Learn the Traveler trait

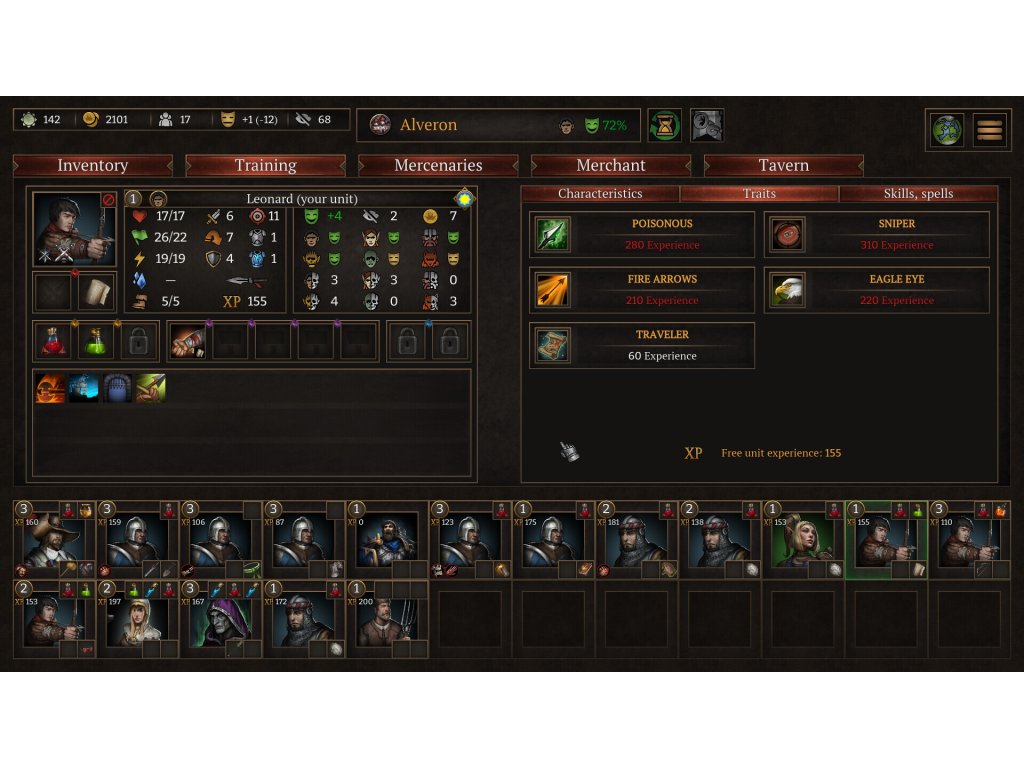point(642,345)
